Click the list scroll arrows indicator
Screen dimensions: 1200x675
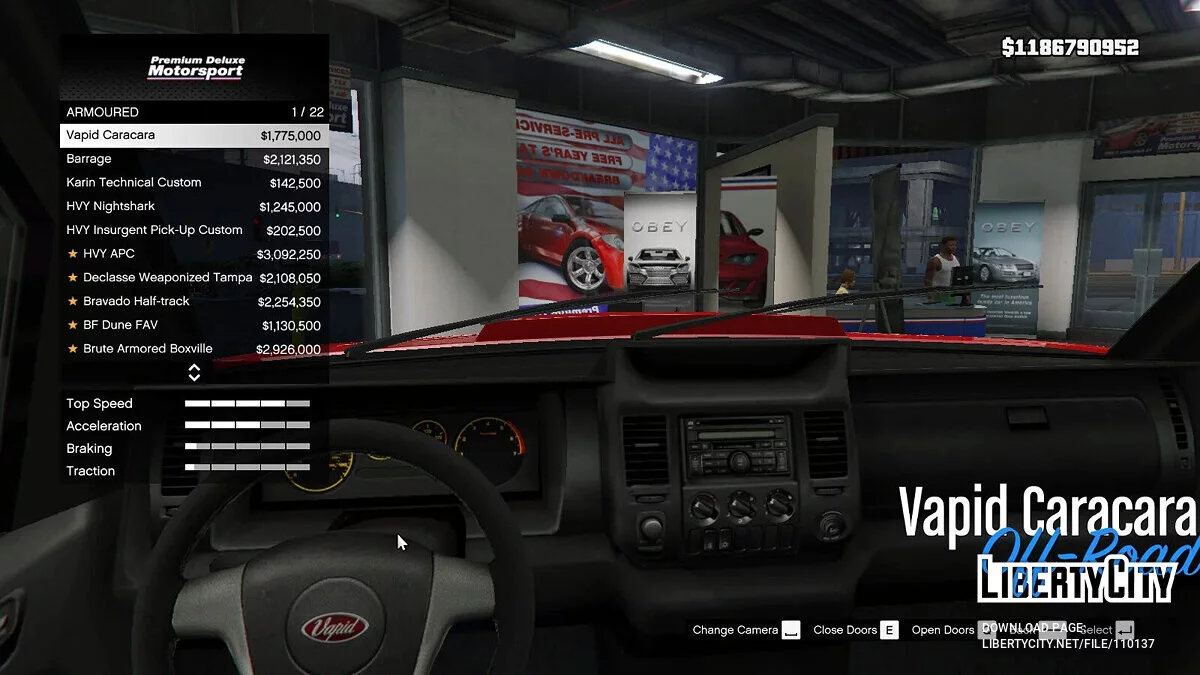tap(194, 373)
